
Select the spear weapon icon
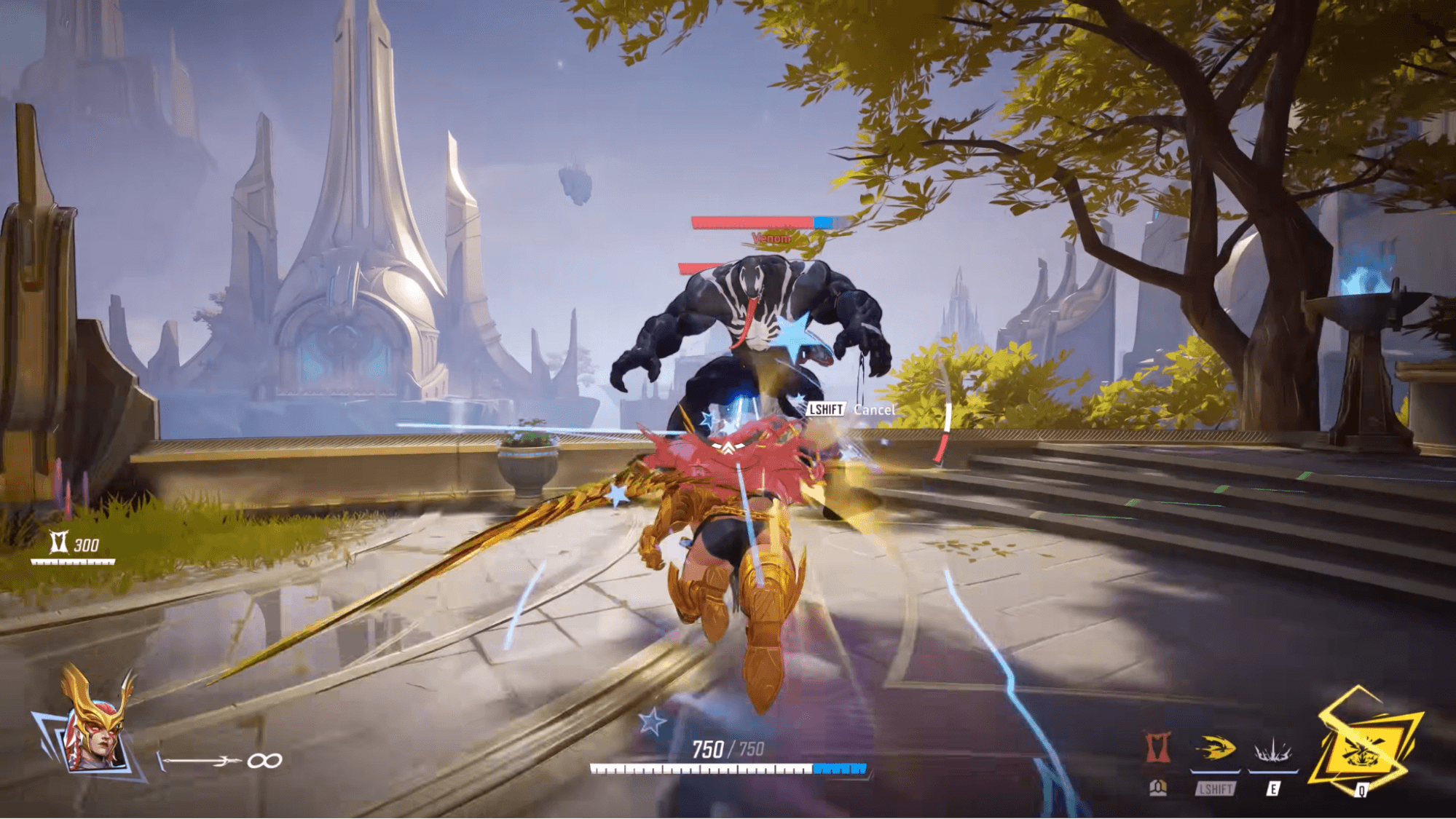pos(200,761)
